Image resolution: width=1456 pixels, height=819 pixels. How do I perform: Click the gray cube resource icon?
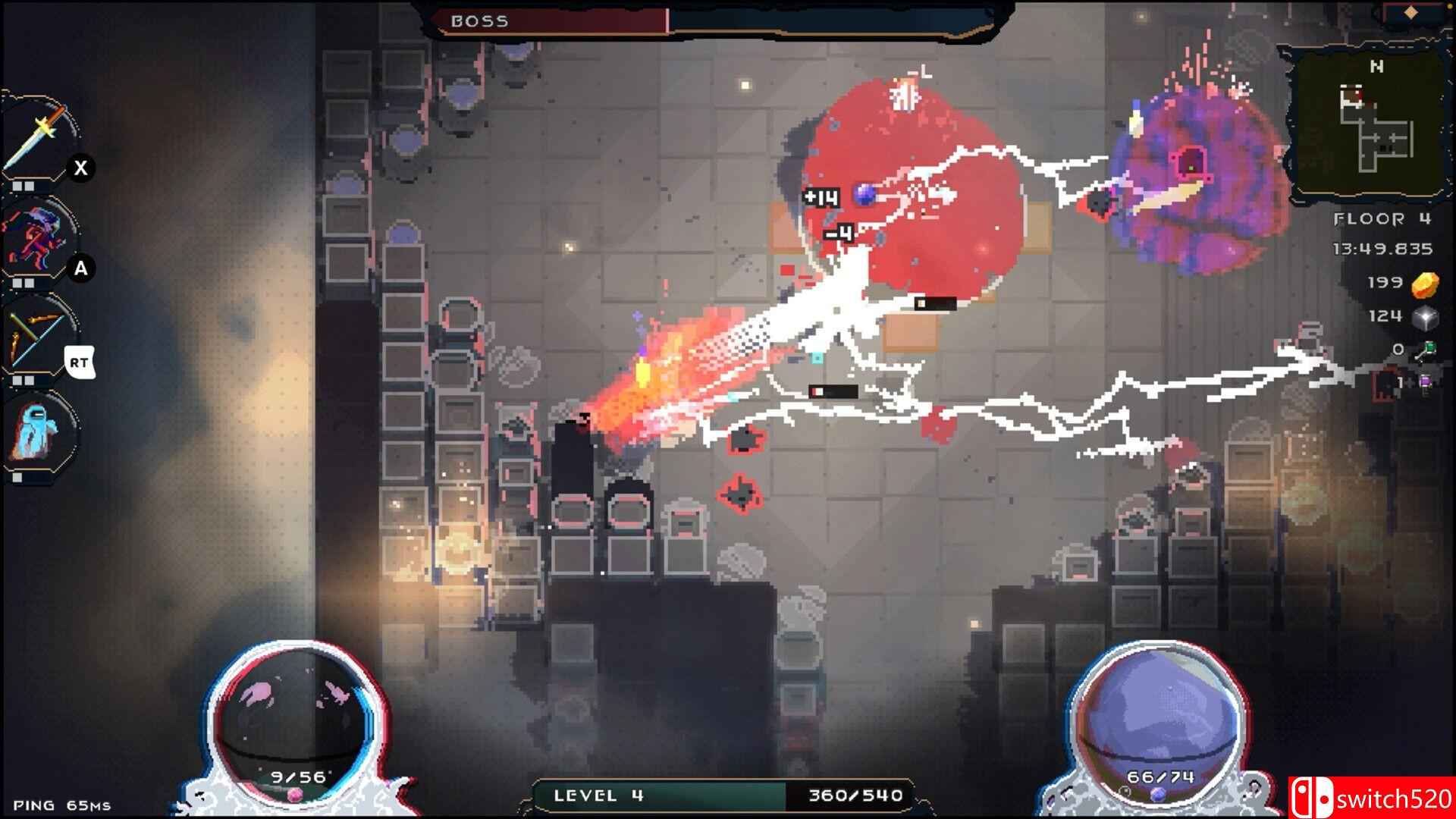[x=1425, y=317]
